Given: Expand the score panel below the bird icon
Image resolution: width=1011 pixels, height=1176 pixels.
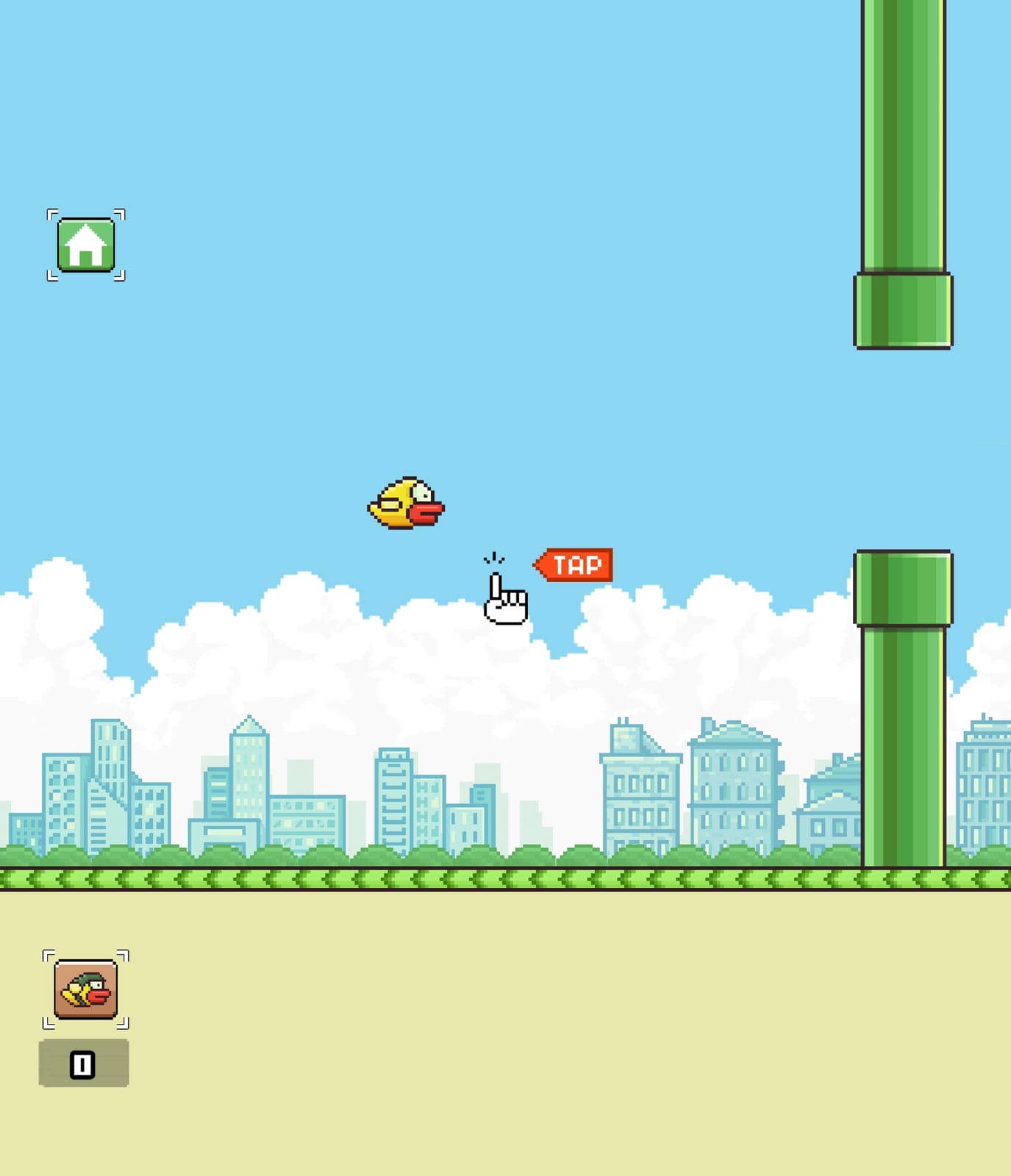Looking at the screenshot, I should pyautogui.click(x=83, y=1061).
